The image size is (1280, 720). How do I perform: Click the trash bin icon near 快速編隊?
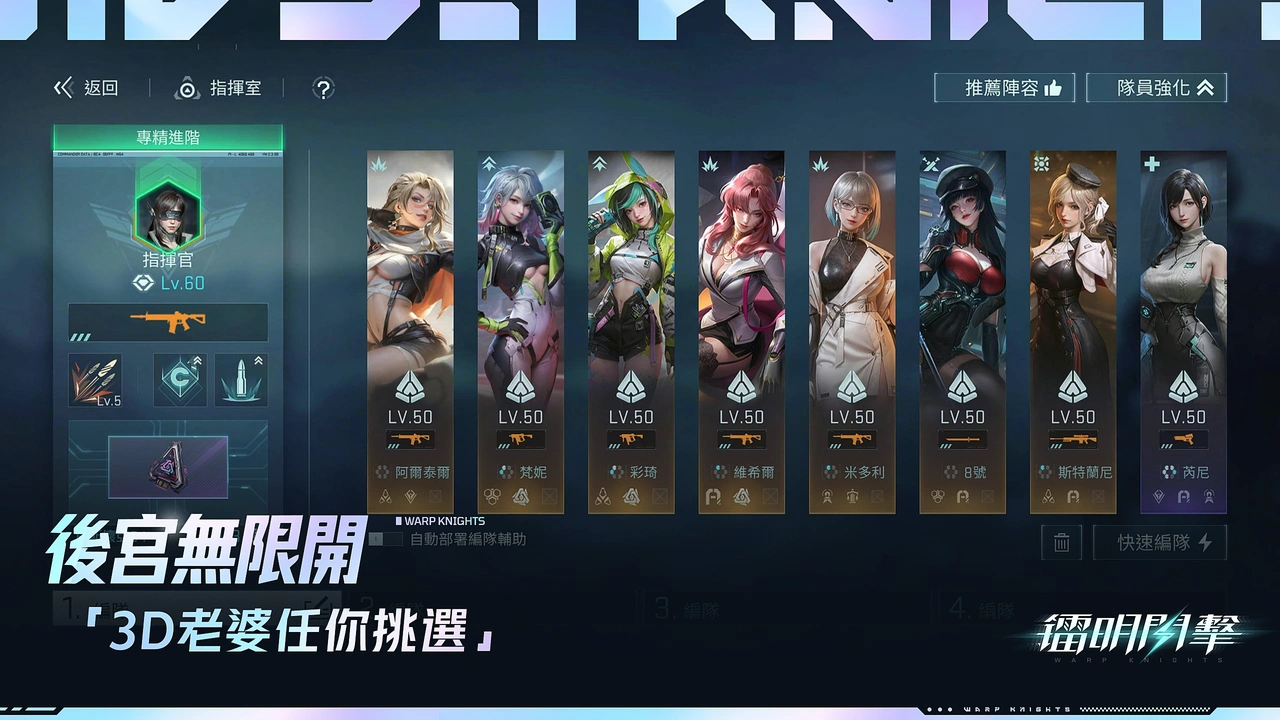[1061, 543]
